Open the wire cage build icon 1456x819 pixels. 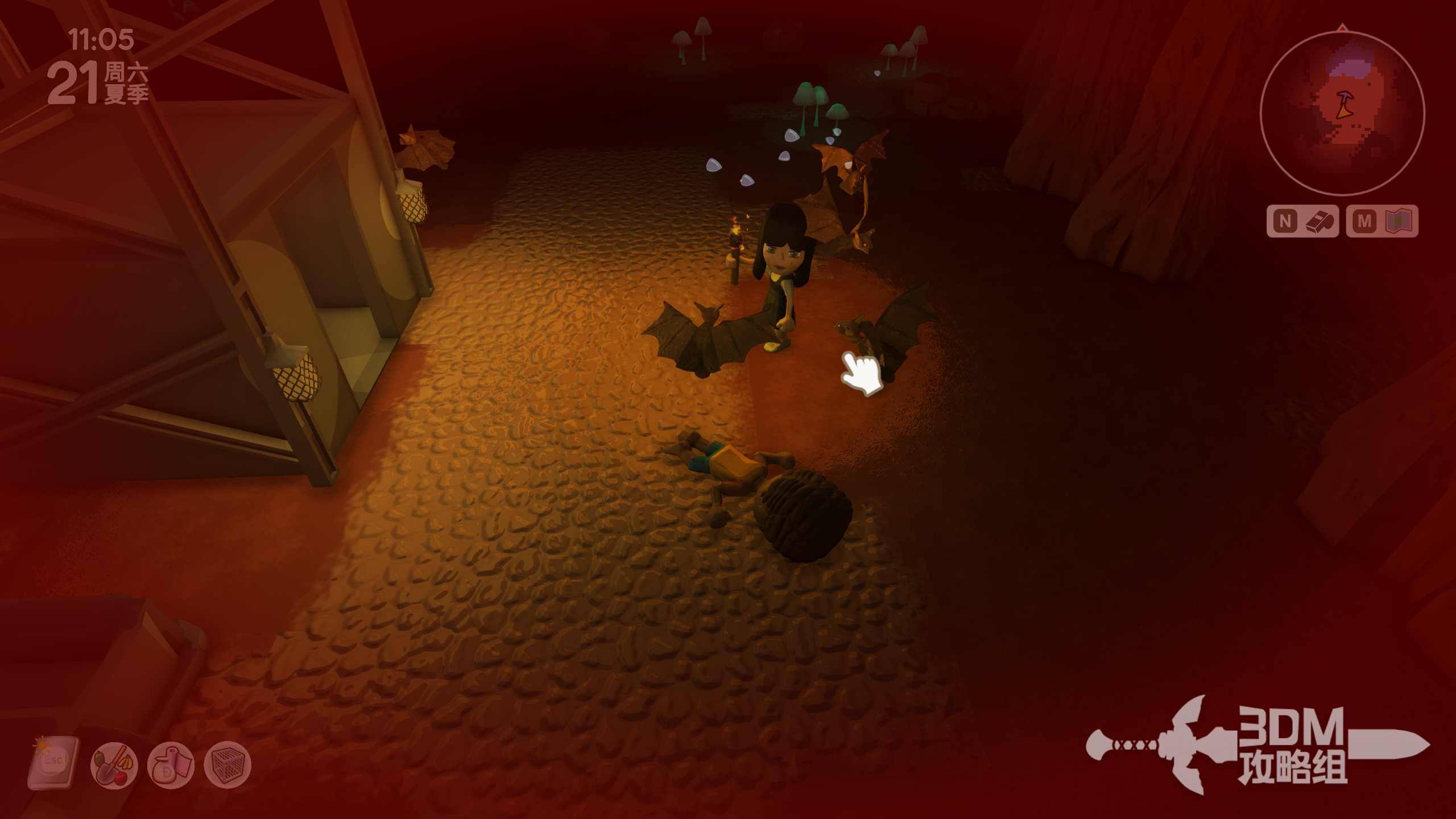point(227,766)
